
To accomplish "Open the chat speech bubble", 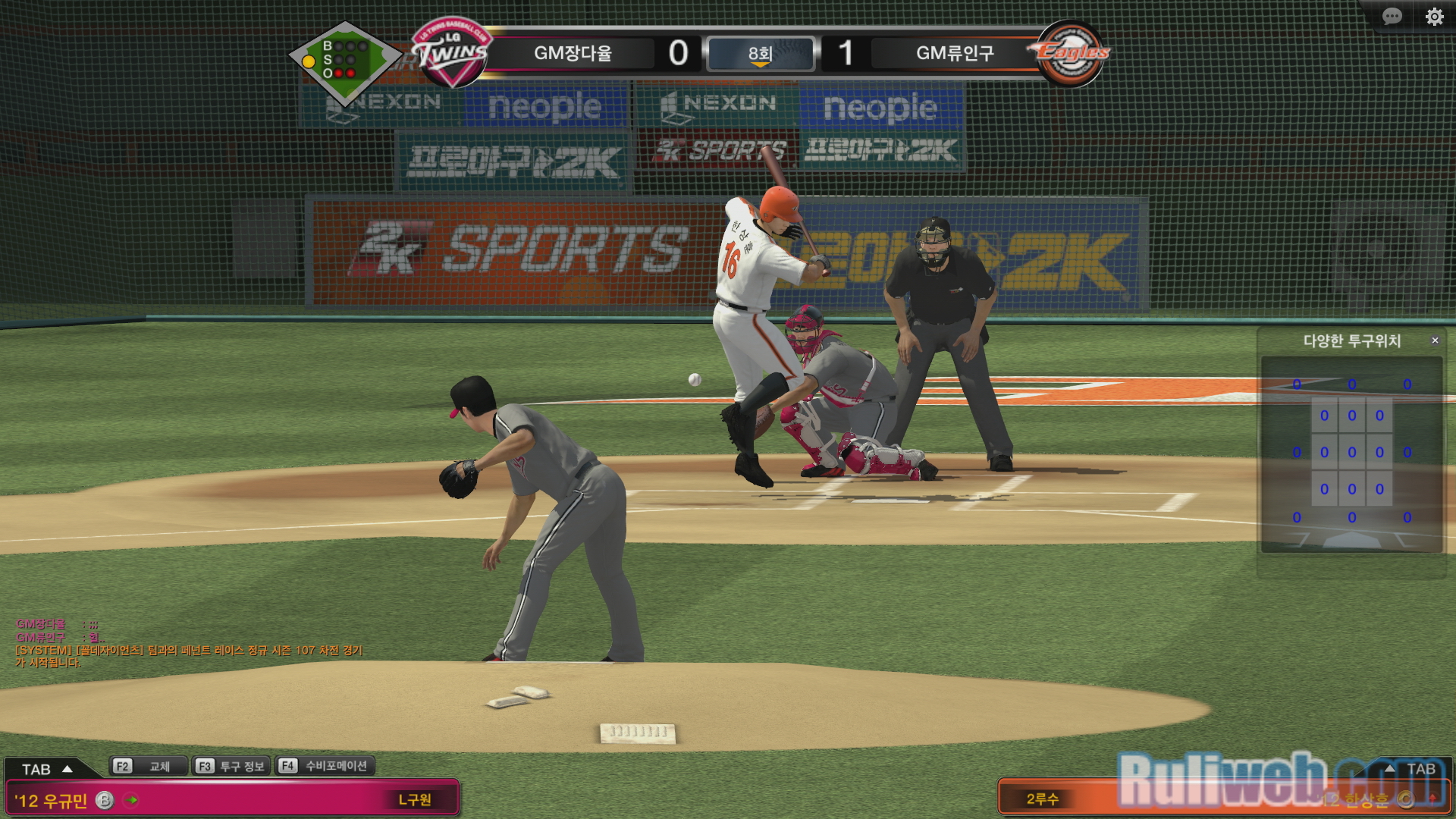I will coord(1392,17).
